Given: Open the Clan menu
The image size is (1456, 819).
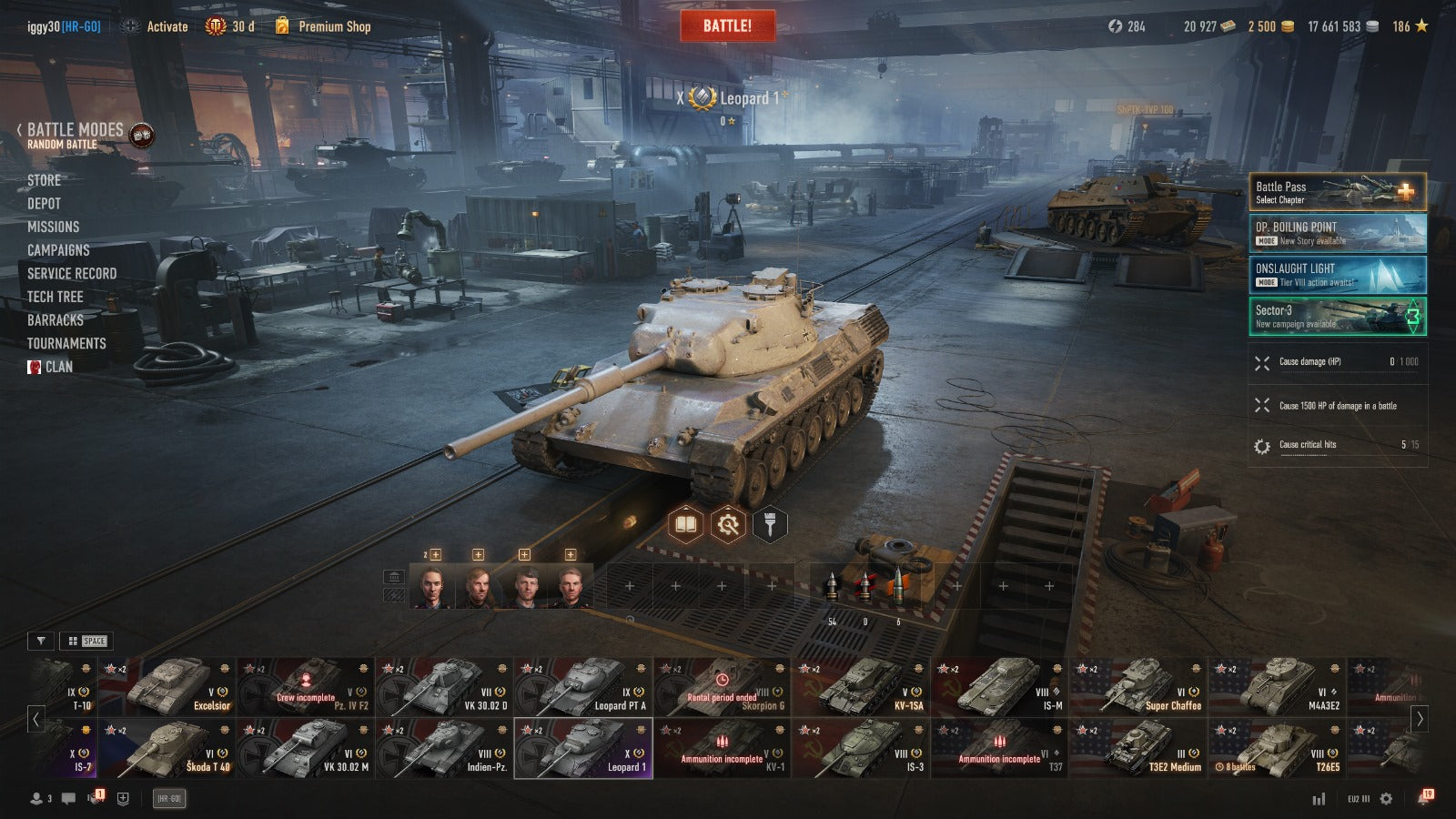Looking at the screenshot, I should 58,367.
